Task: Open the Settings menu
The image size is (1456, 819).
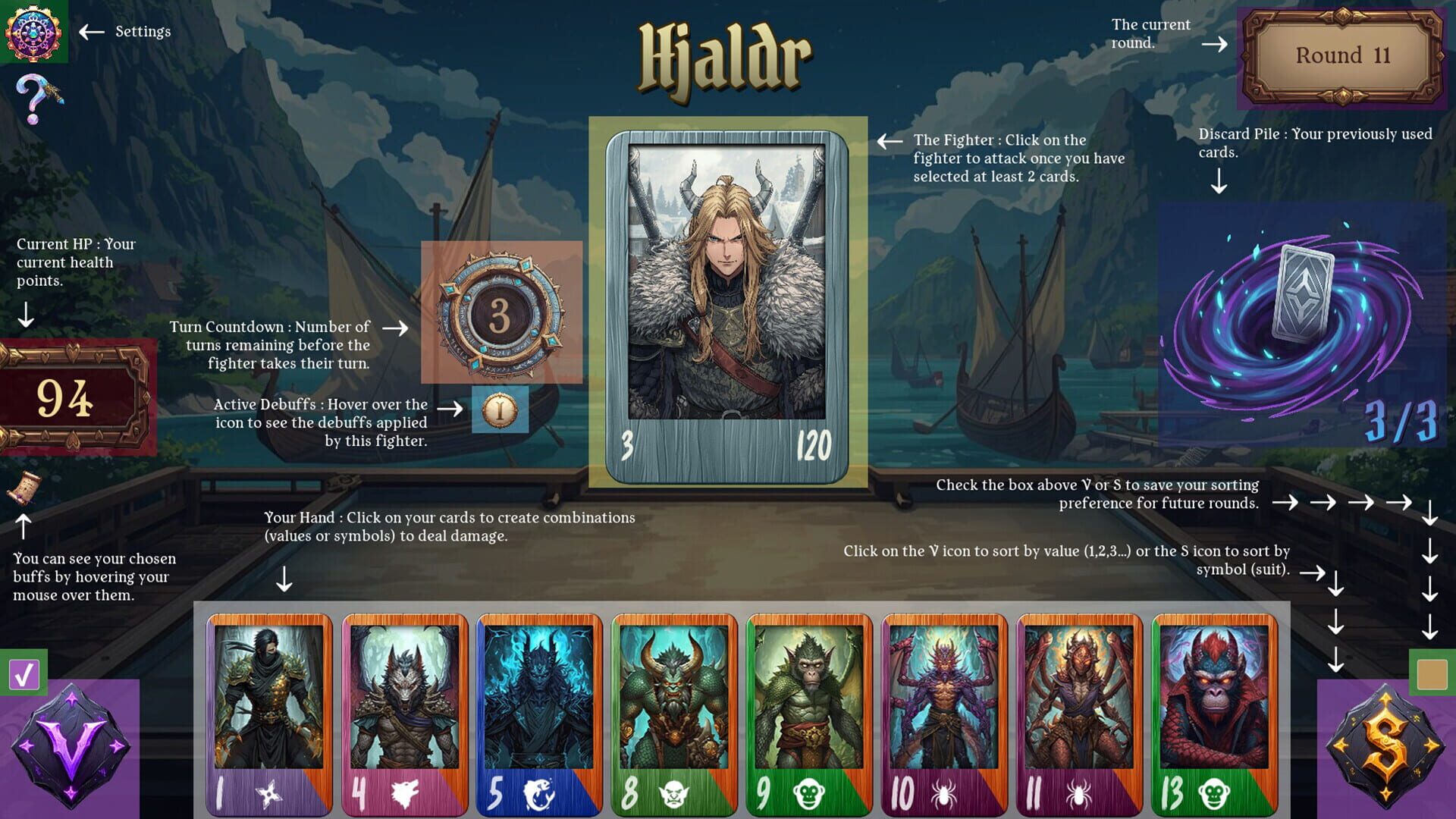Action: [35, 32]
